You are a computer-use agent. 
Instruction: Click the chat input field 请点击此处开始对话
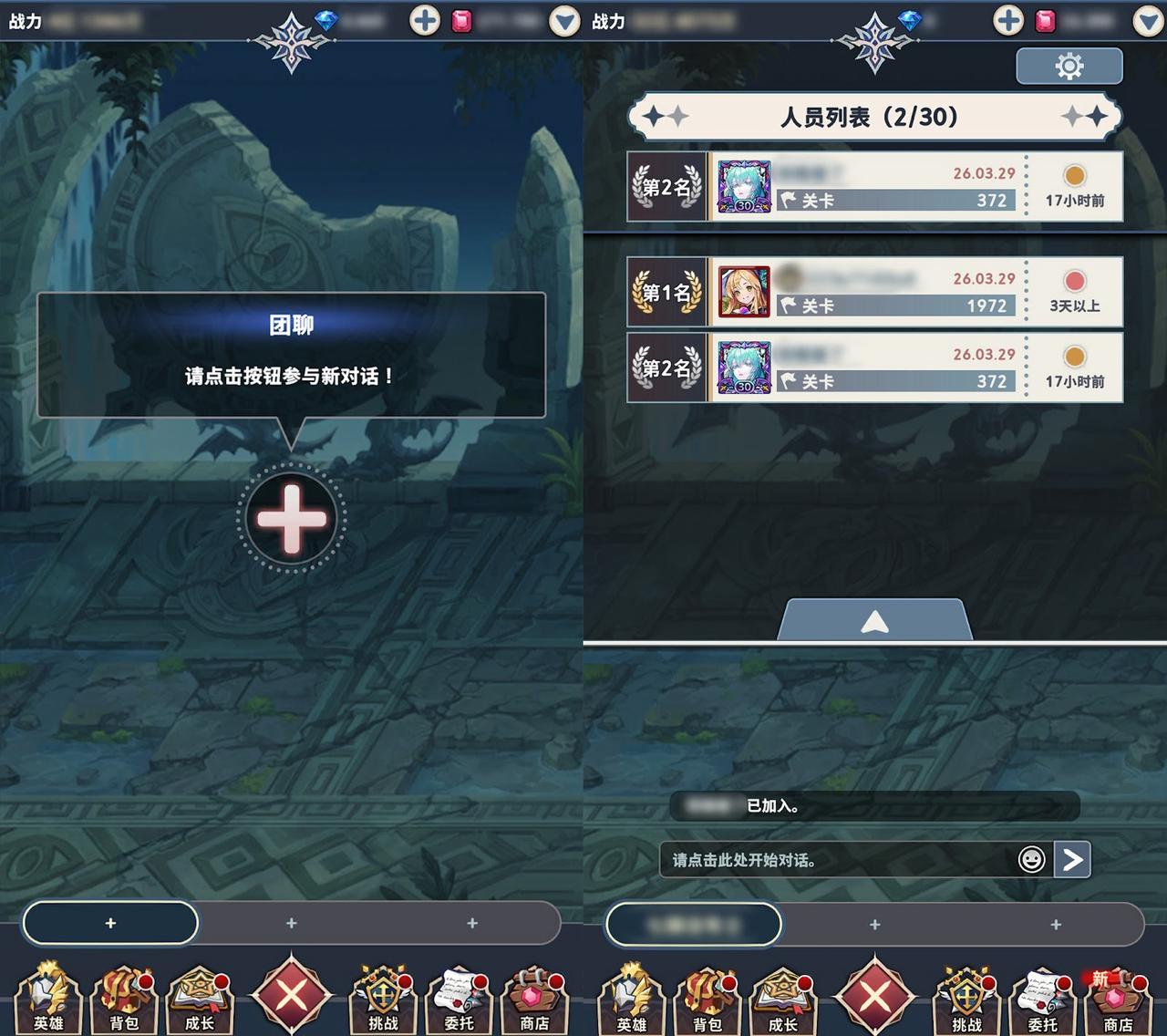coord(839,860)
